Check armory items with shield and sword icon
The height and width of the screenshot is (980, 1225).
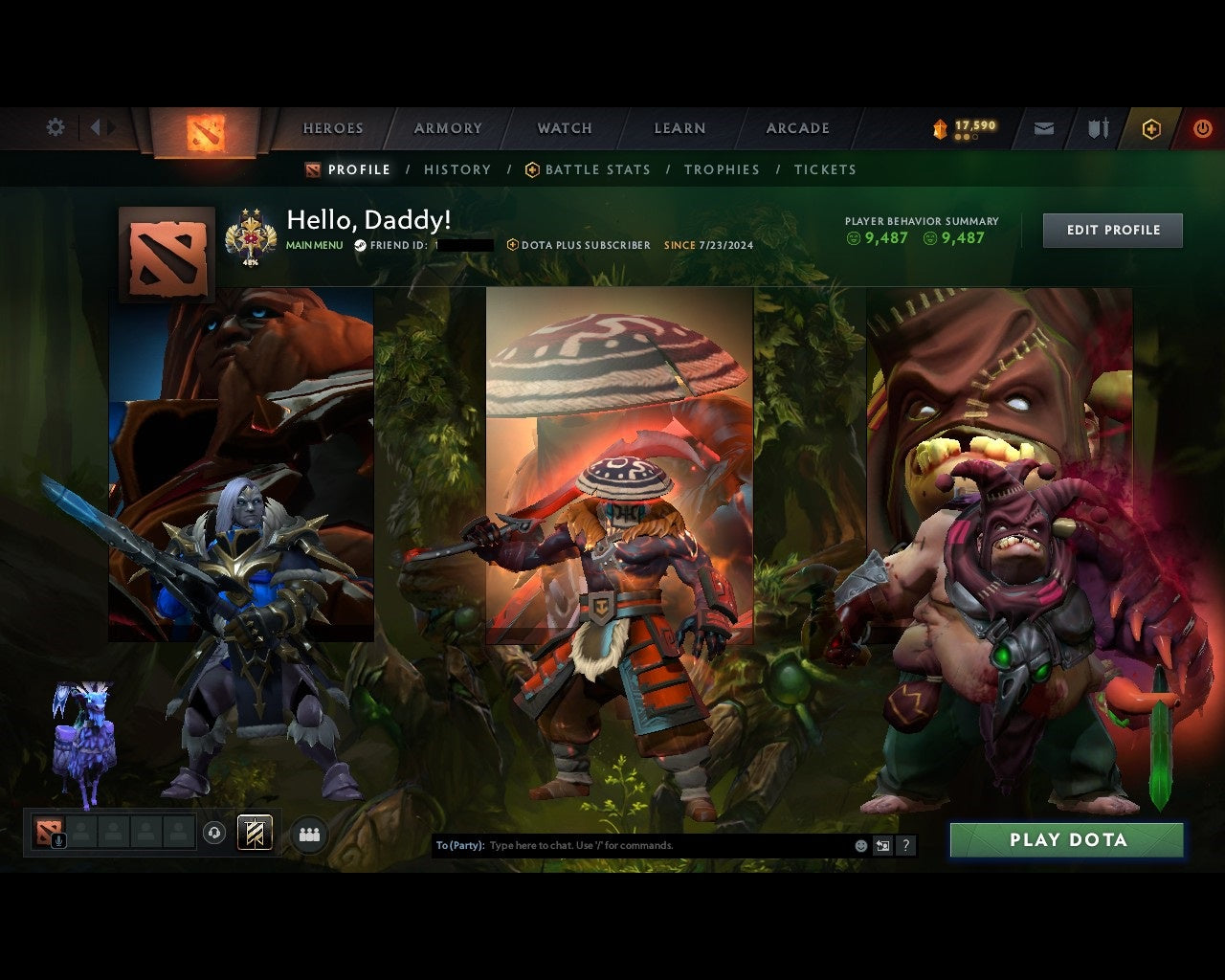point(1097,127)
